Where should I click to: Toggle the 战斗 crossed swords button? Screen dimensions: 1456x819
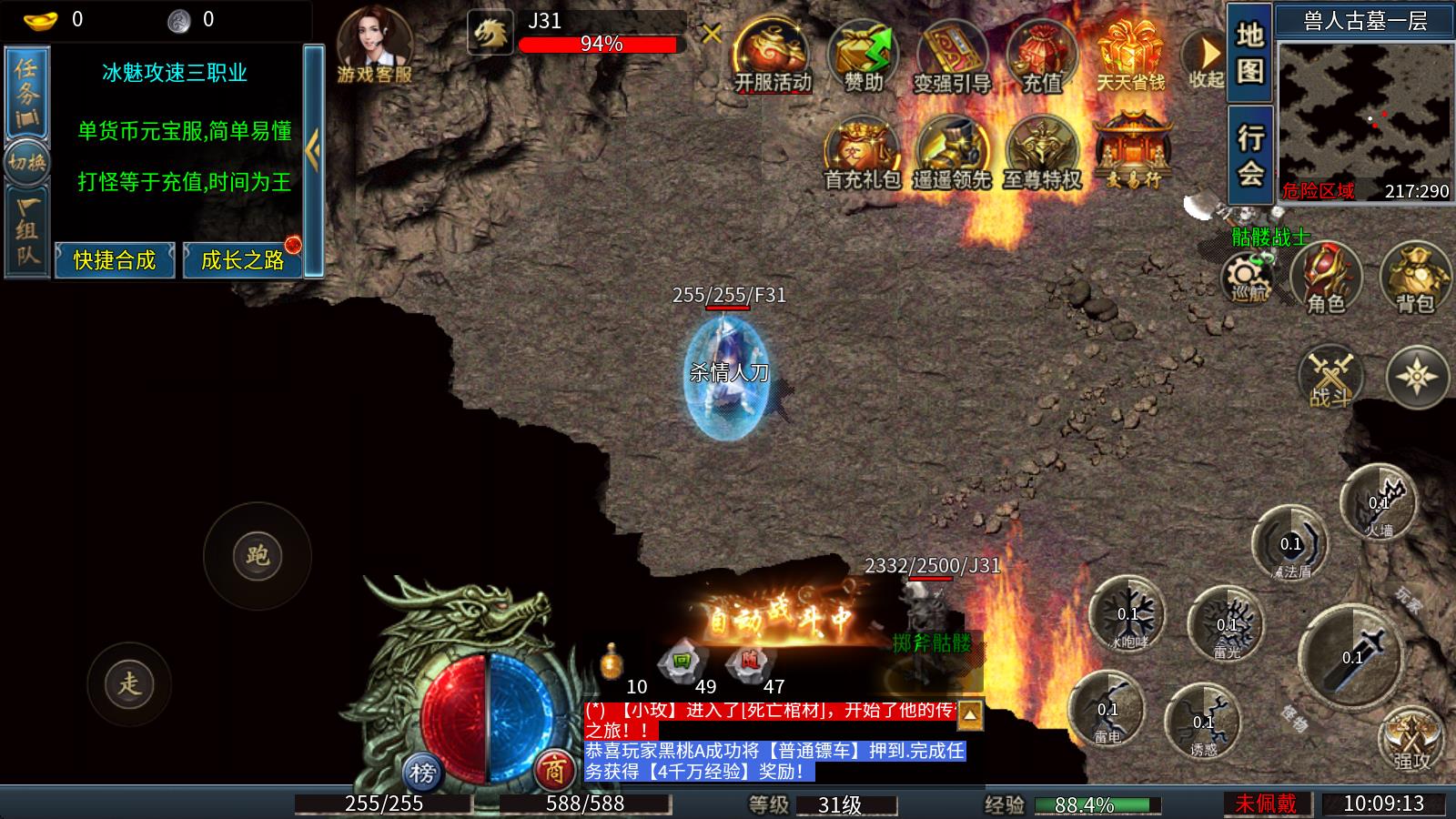point(1330,377)
